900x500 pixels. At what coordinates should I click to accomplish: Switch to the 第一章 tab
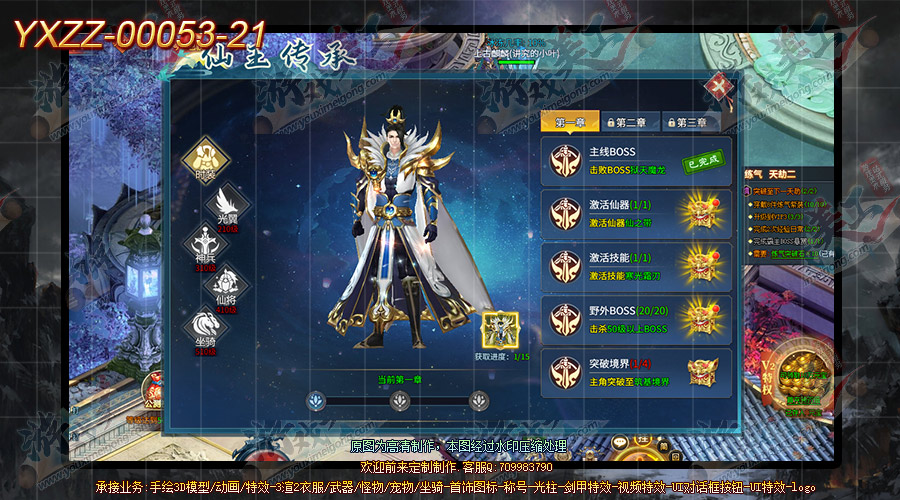(570, 122)
